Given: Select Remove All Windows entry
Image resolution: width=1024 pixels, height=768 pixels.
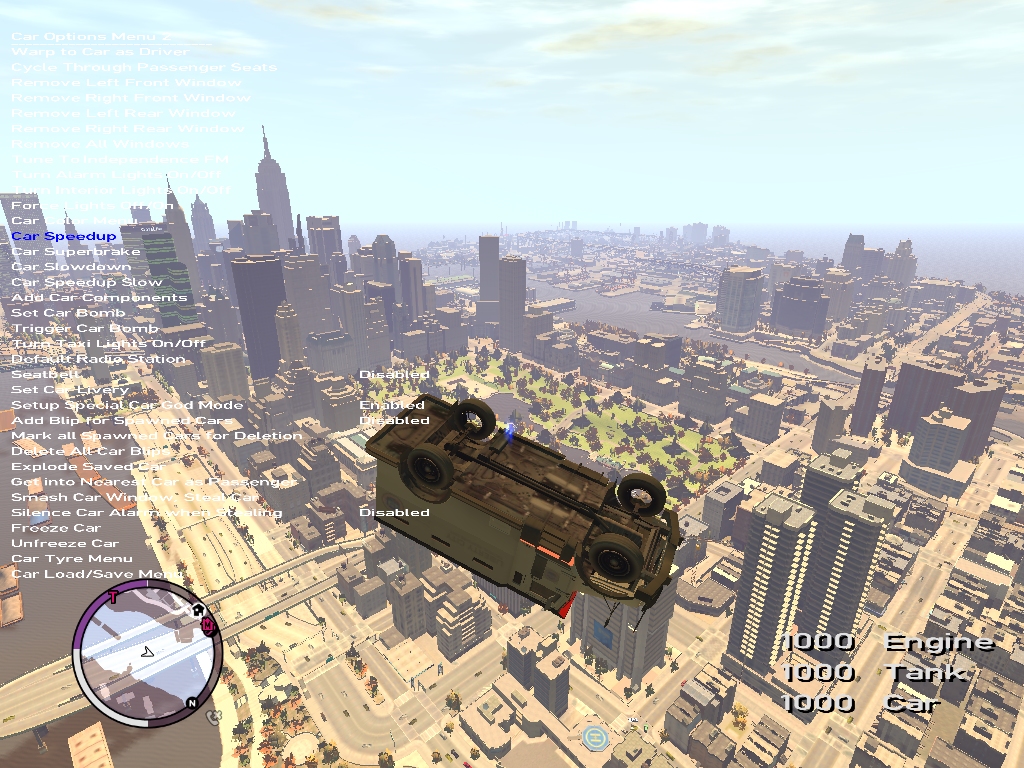Looking at the screenshot, I should (100, 144).
